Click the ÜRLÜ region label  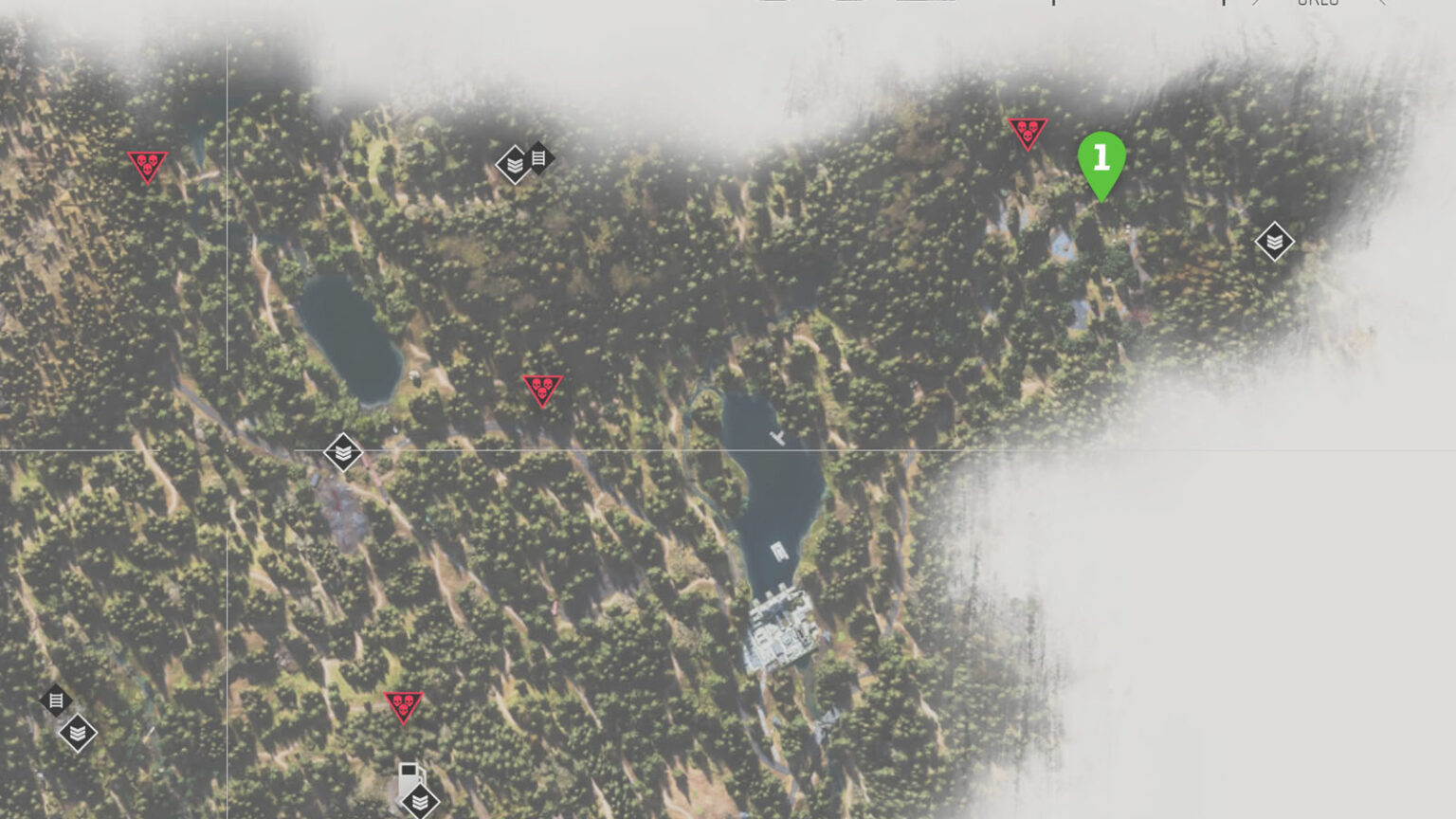point(1319,5)
